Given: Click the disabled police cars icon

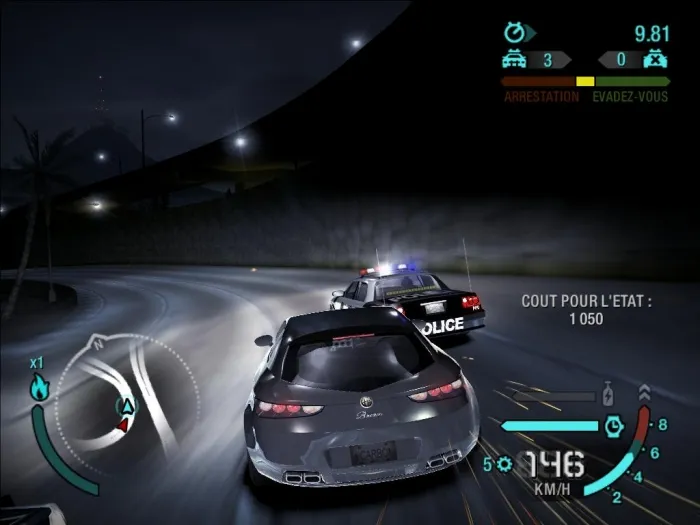Looking at the screenshot, I should (657, 60).
